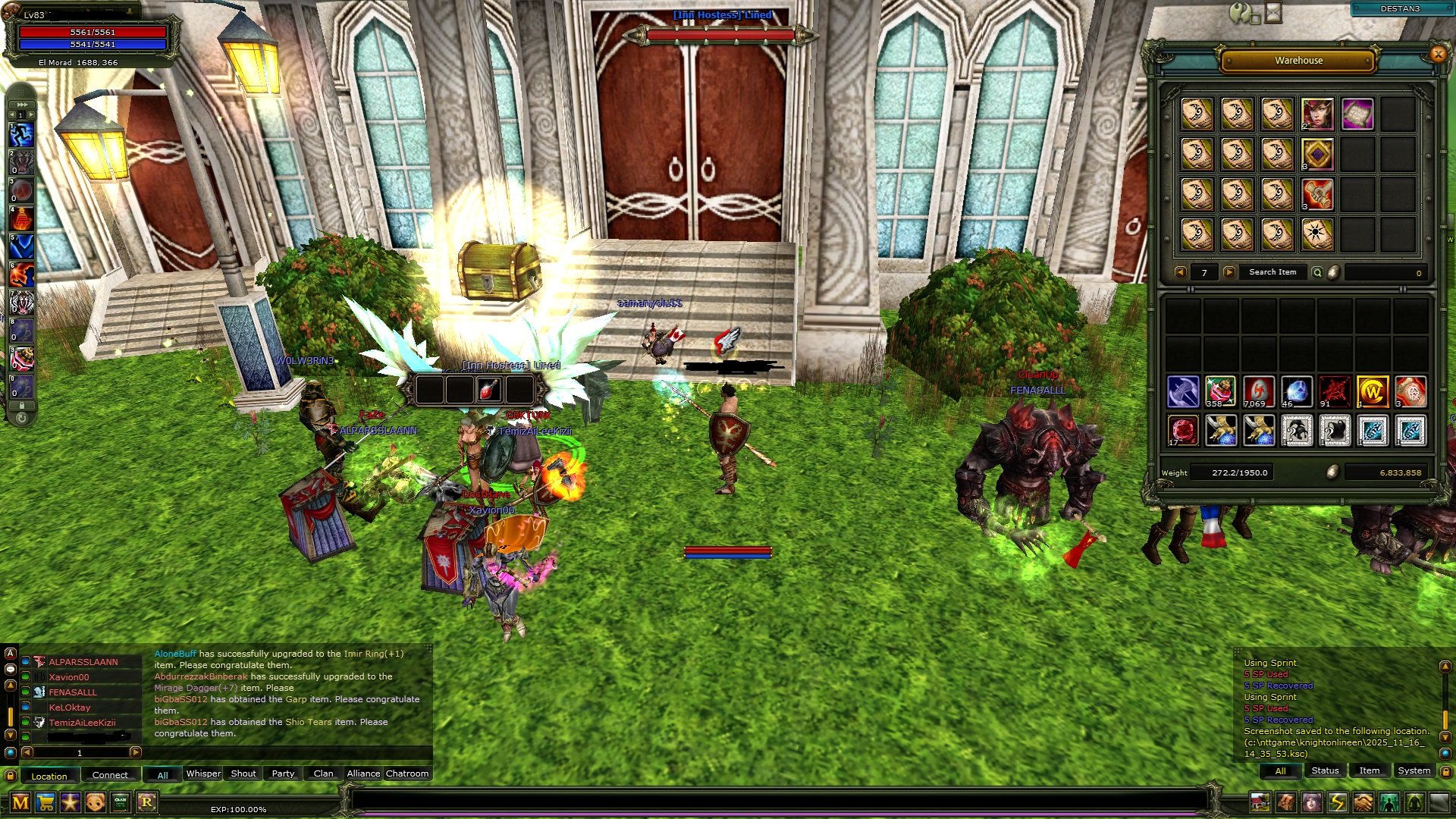Open the shopping cart store icon

[x=45, y=802]
